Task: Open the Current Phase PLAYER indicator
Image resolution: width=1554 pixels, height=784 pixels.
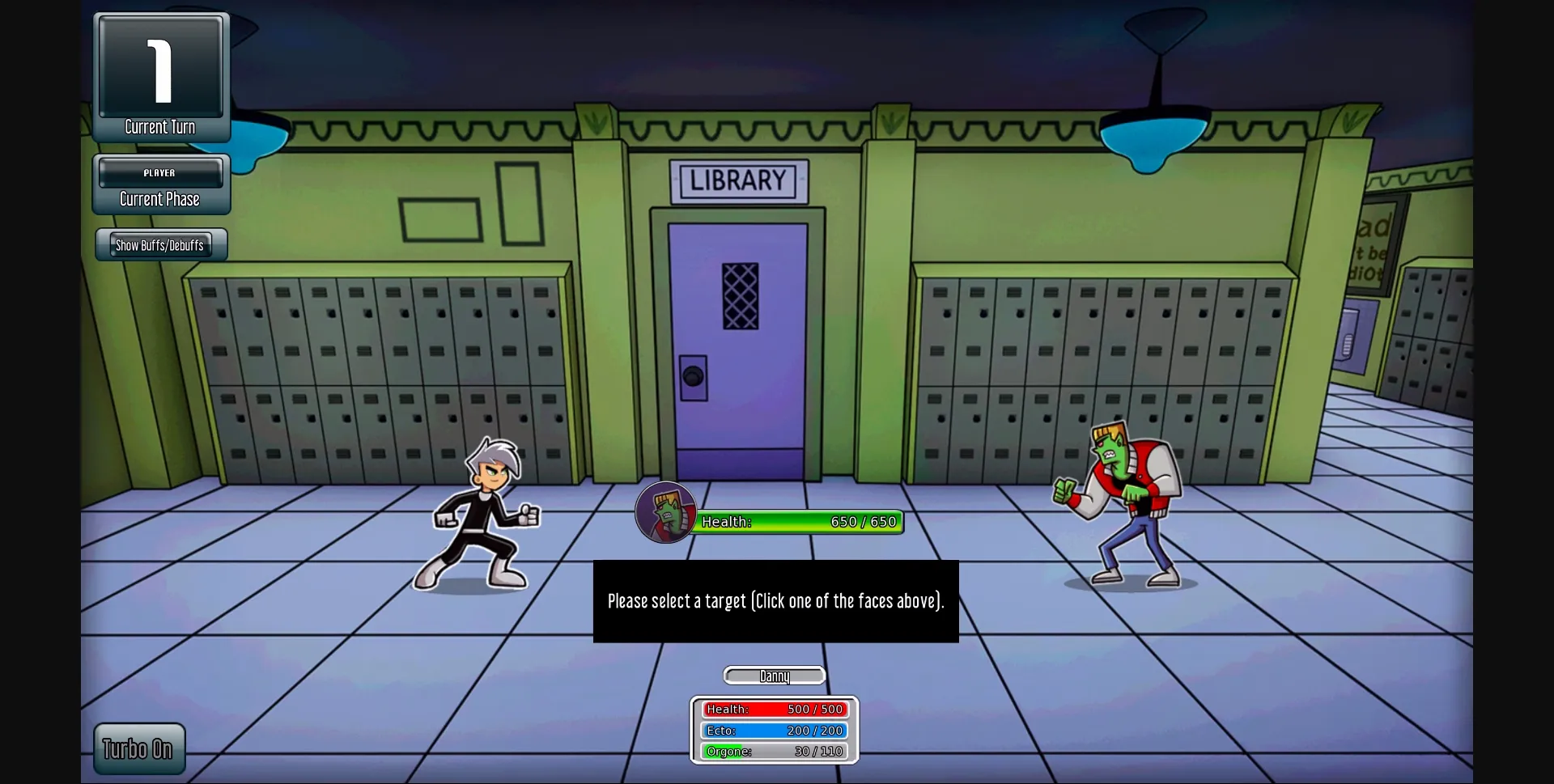Action: point(160,184)
